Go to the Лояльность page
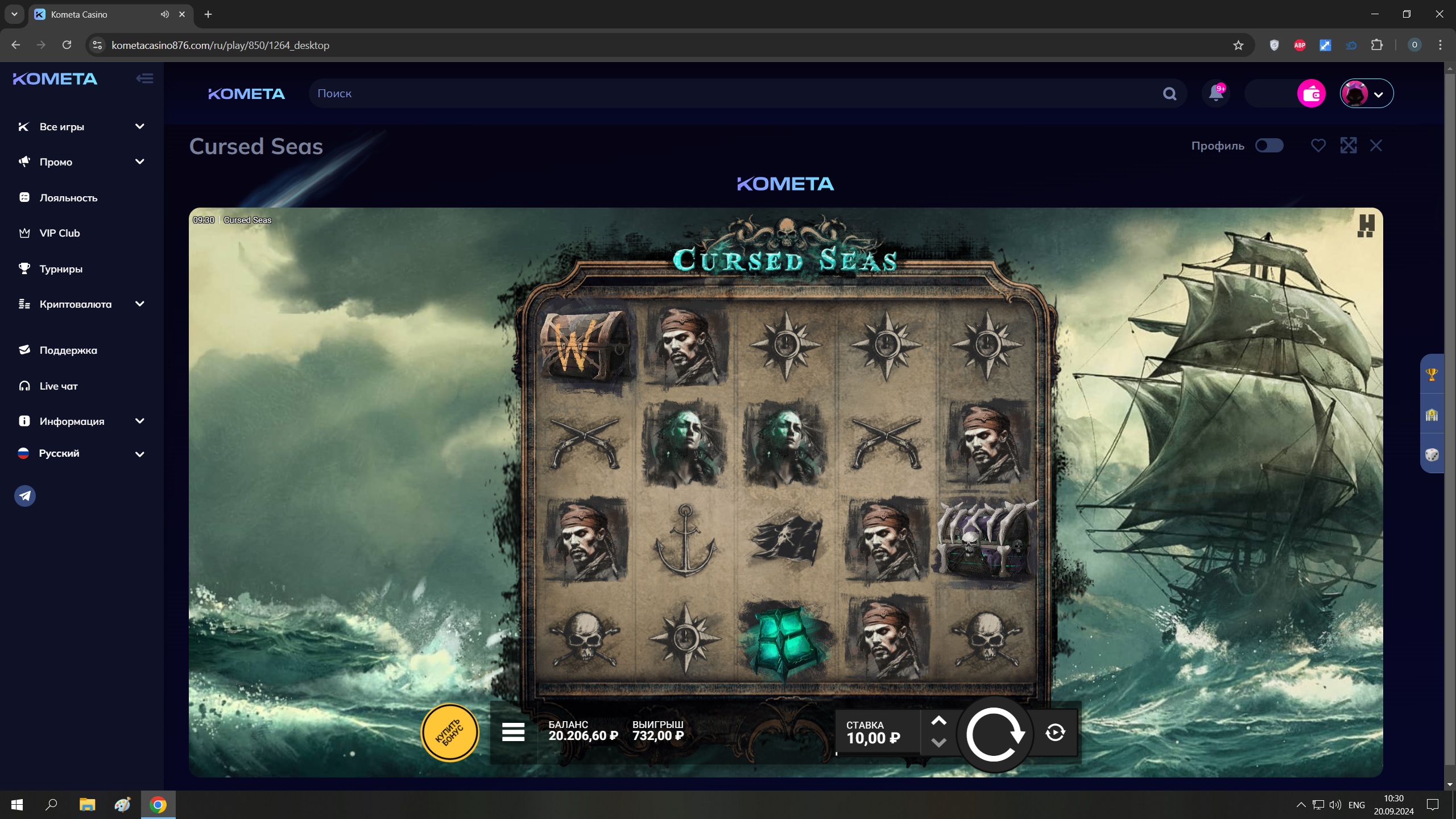 tap(68, 198)
